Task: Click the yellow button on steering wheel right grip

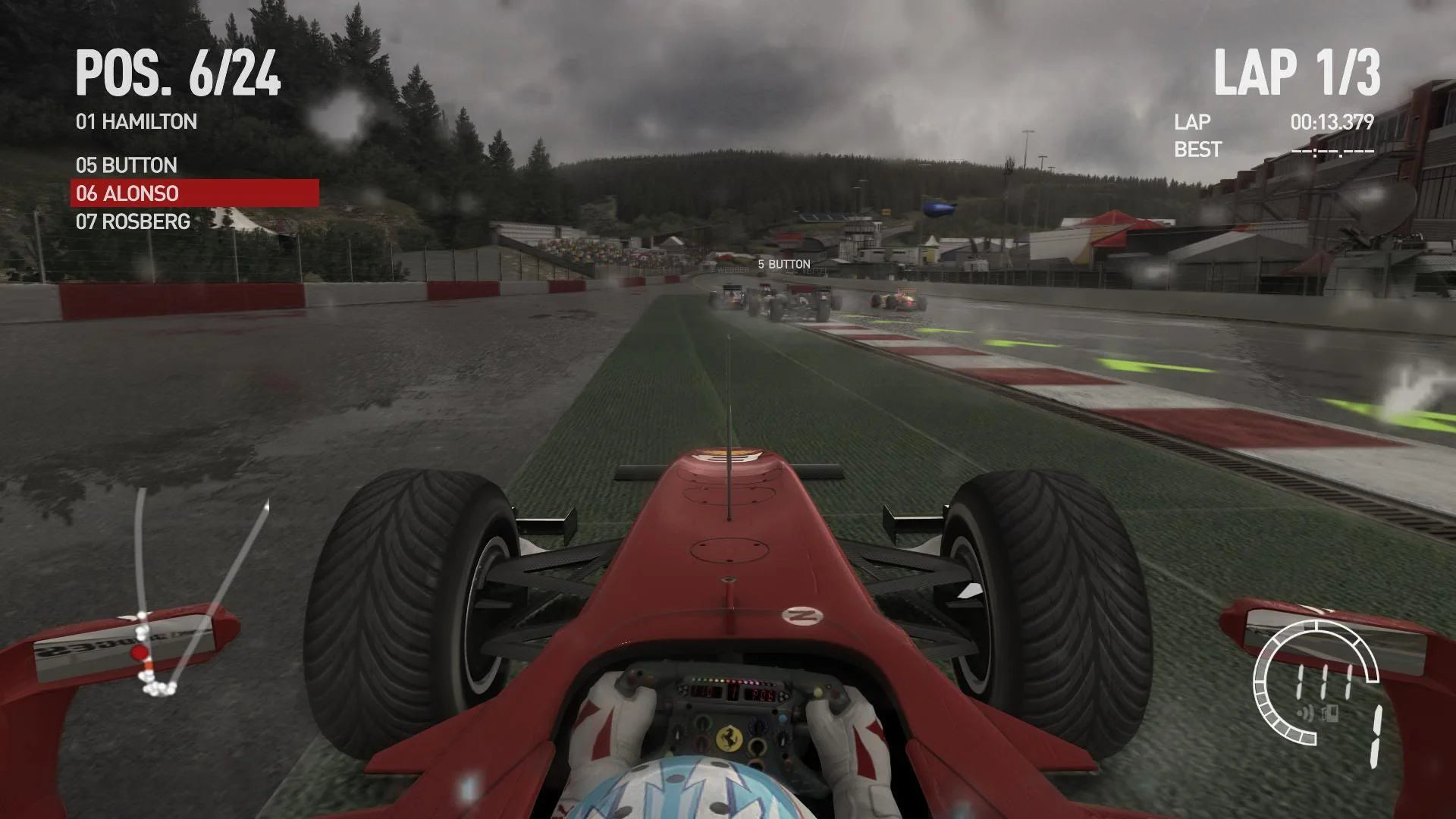Action: (x=819, y=692)
